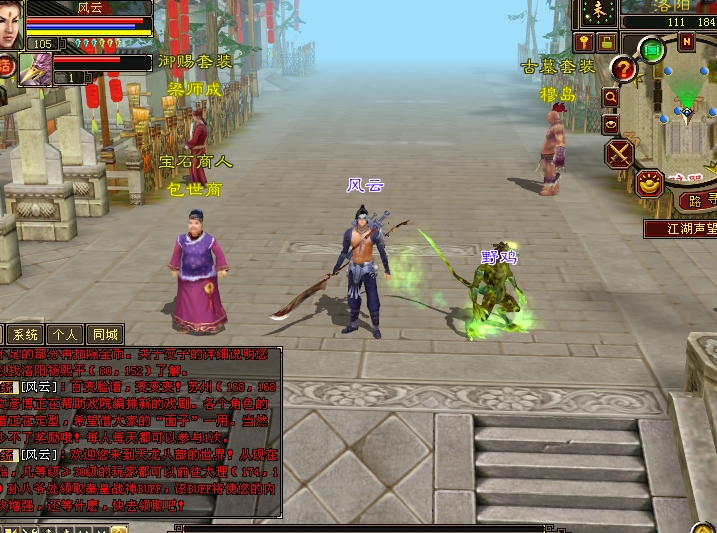Open the 江湖声望 reputation panel
This screenshot has width=717, height=533.
[680, 228]
